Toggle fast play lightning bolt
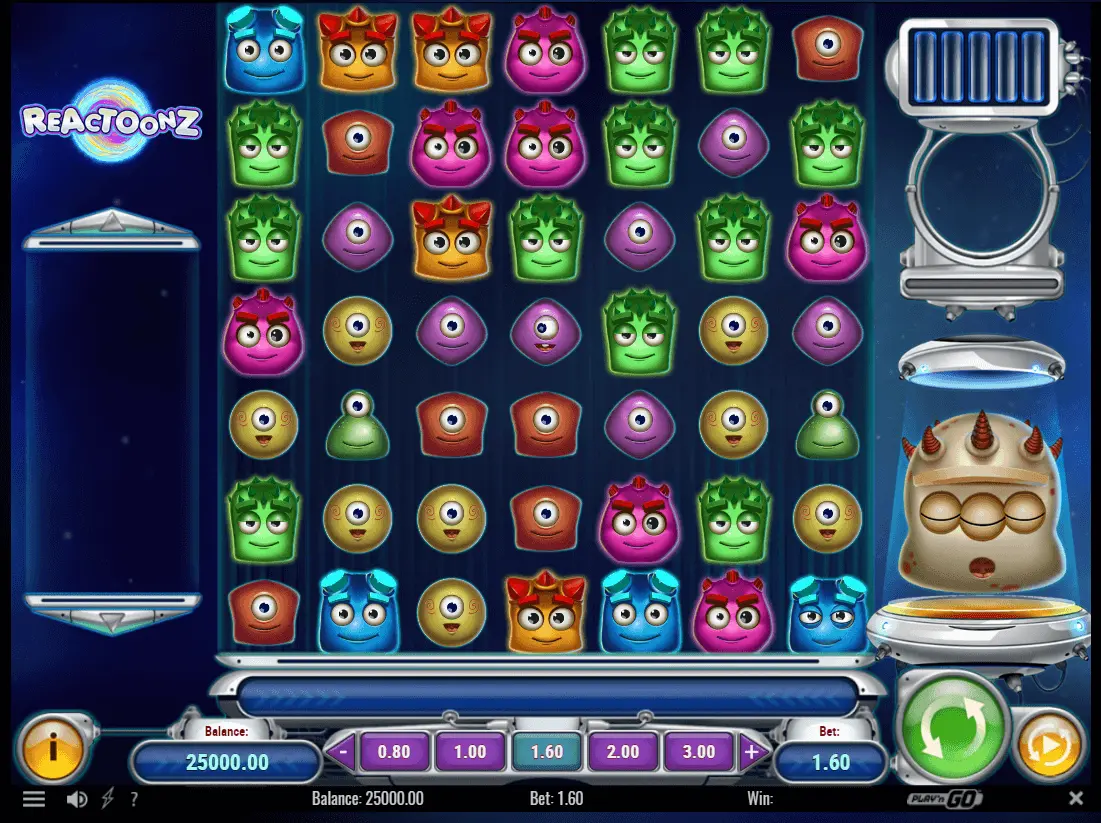 tap(108, 799)
